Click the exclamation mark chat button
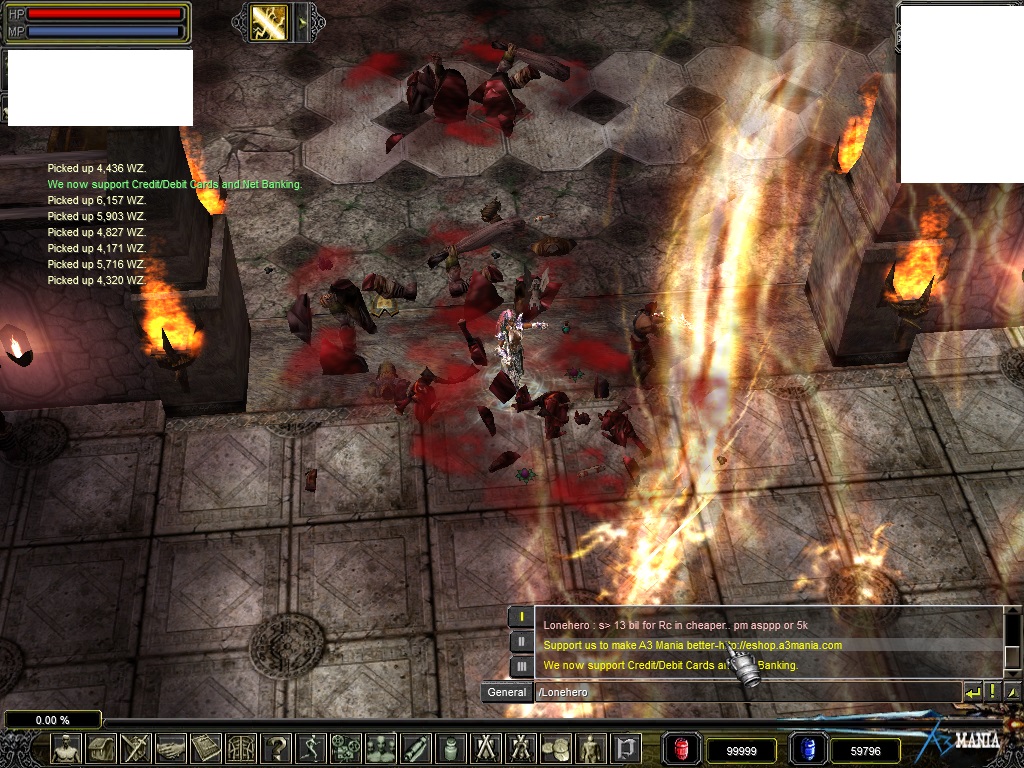This screenshot has width=1024, height=768. pos(993,692)
